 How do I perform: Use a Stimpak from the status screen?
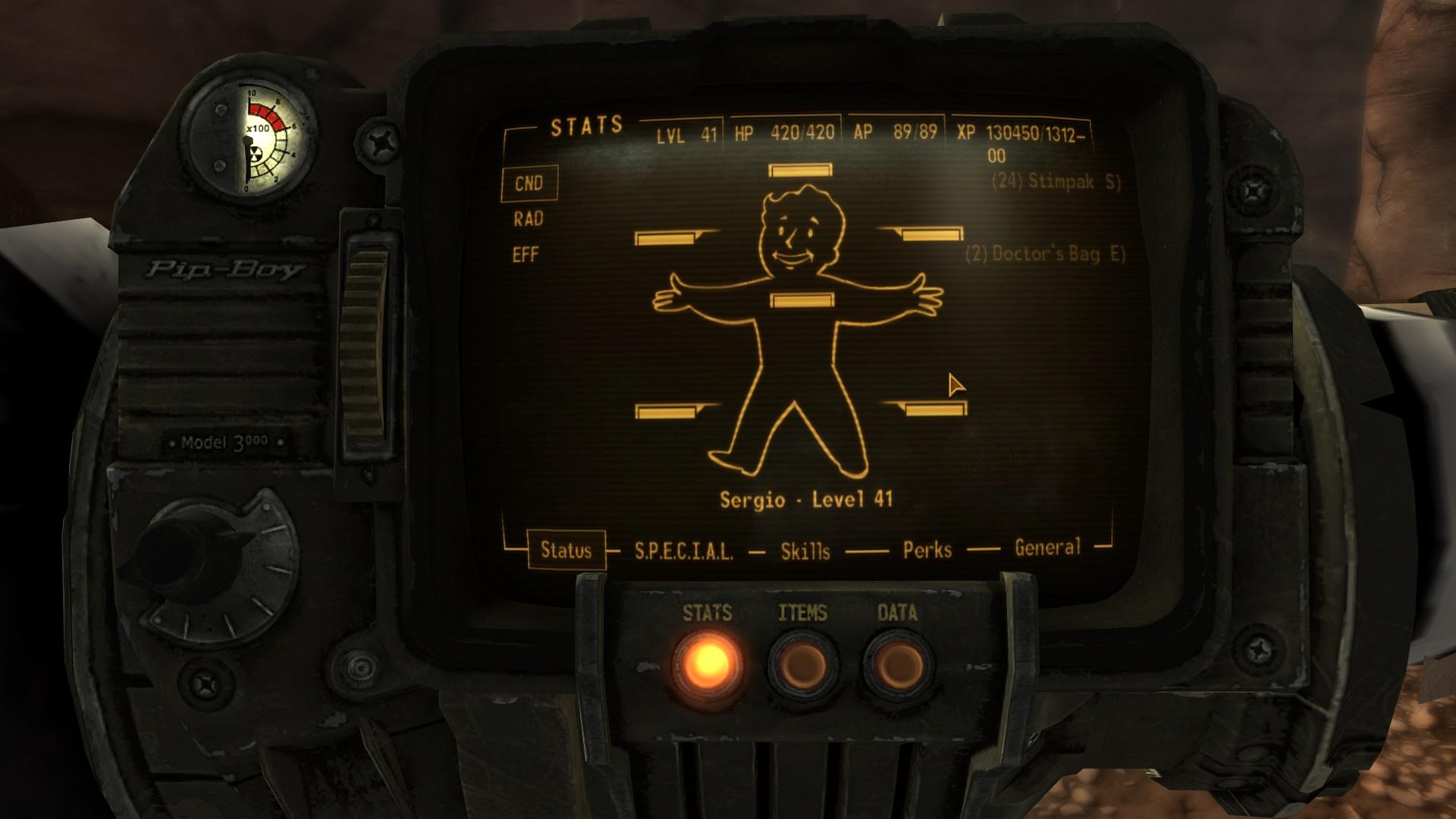tap(1056, 182)
